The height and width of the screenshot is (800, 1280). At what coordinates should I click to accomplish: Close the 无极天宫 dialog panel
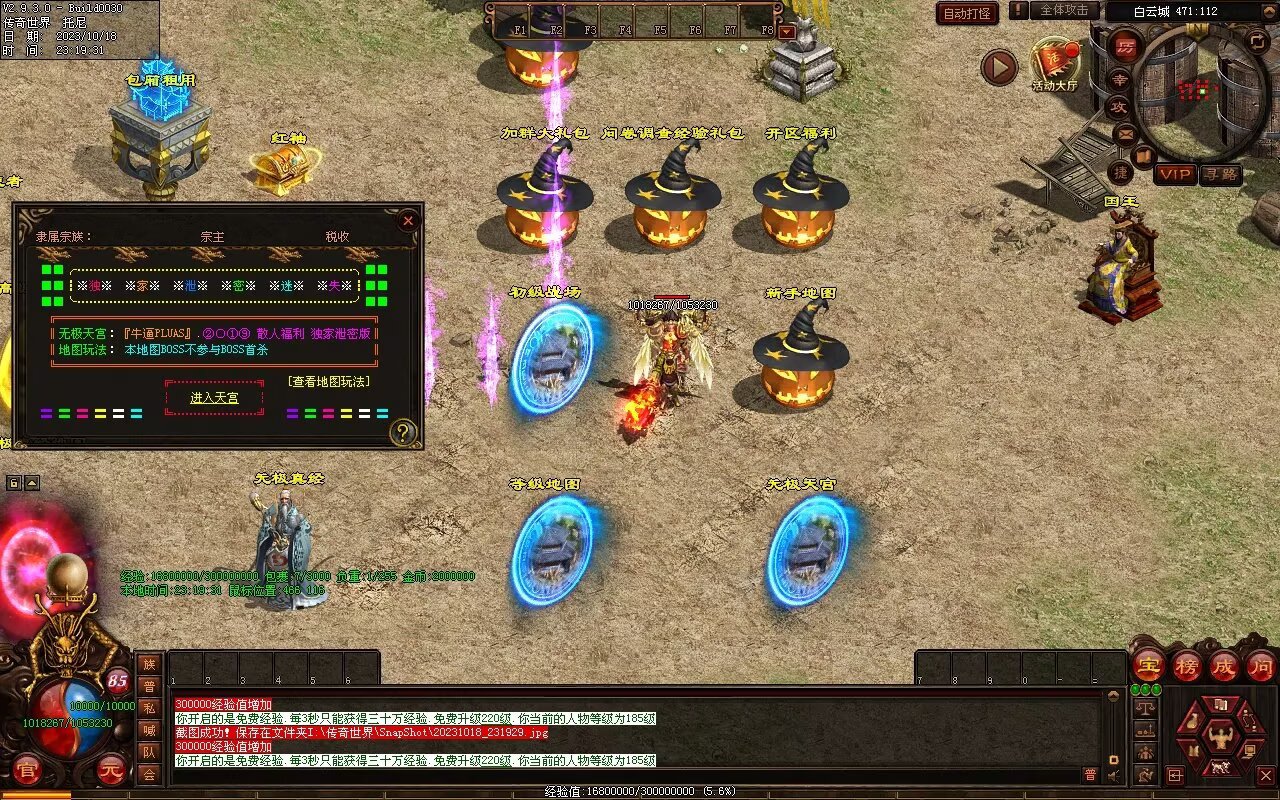pyautogui.click(x=407, y=221)
